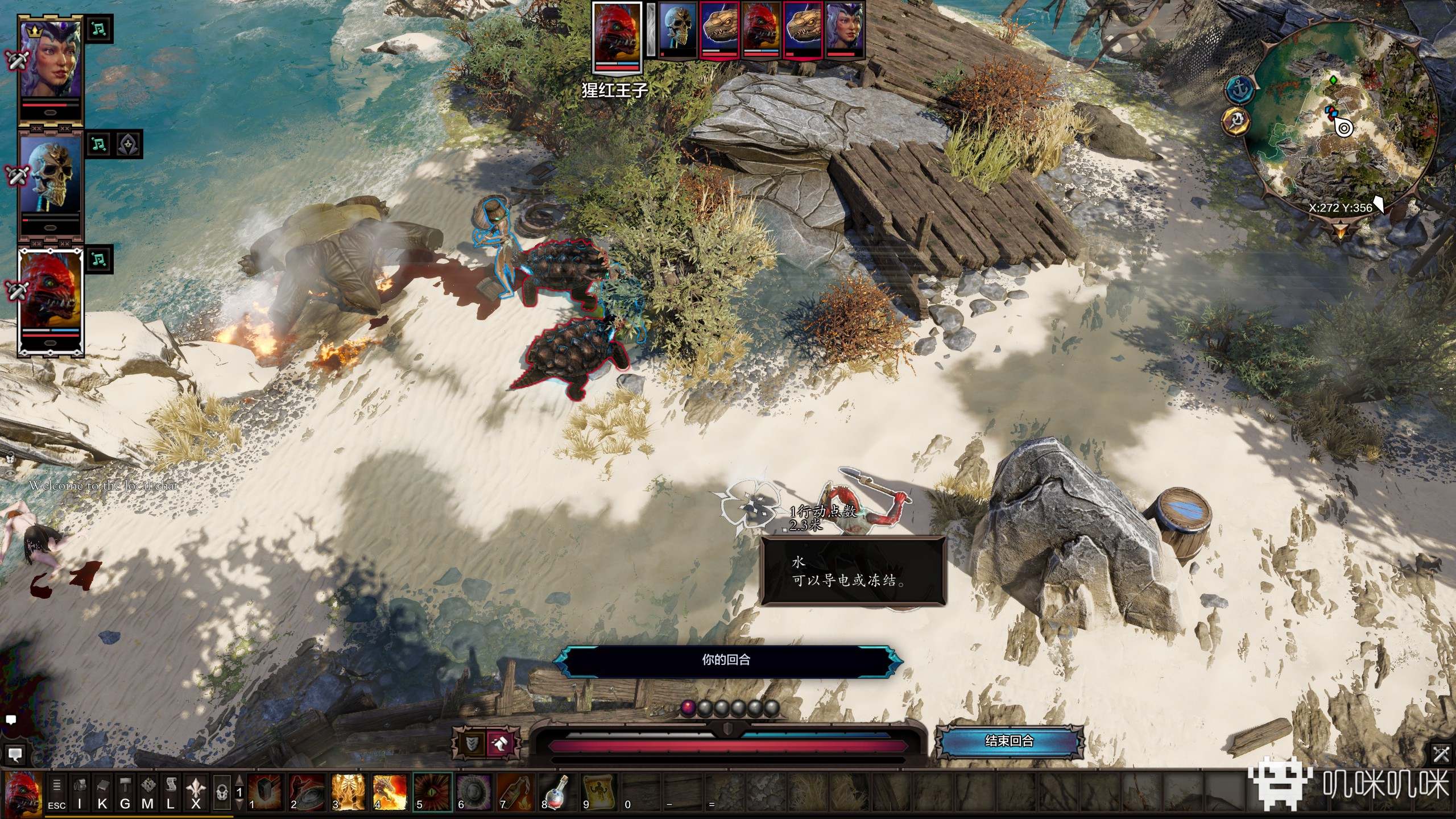Select the round shield skill in slot 6
The image size is (1456, 819).
click(473, 792)
